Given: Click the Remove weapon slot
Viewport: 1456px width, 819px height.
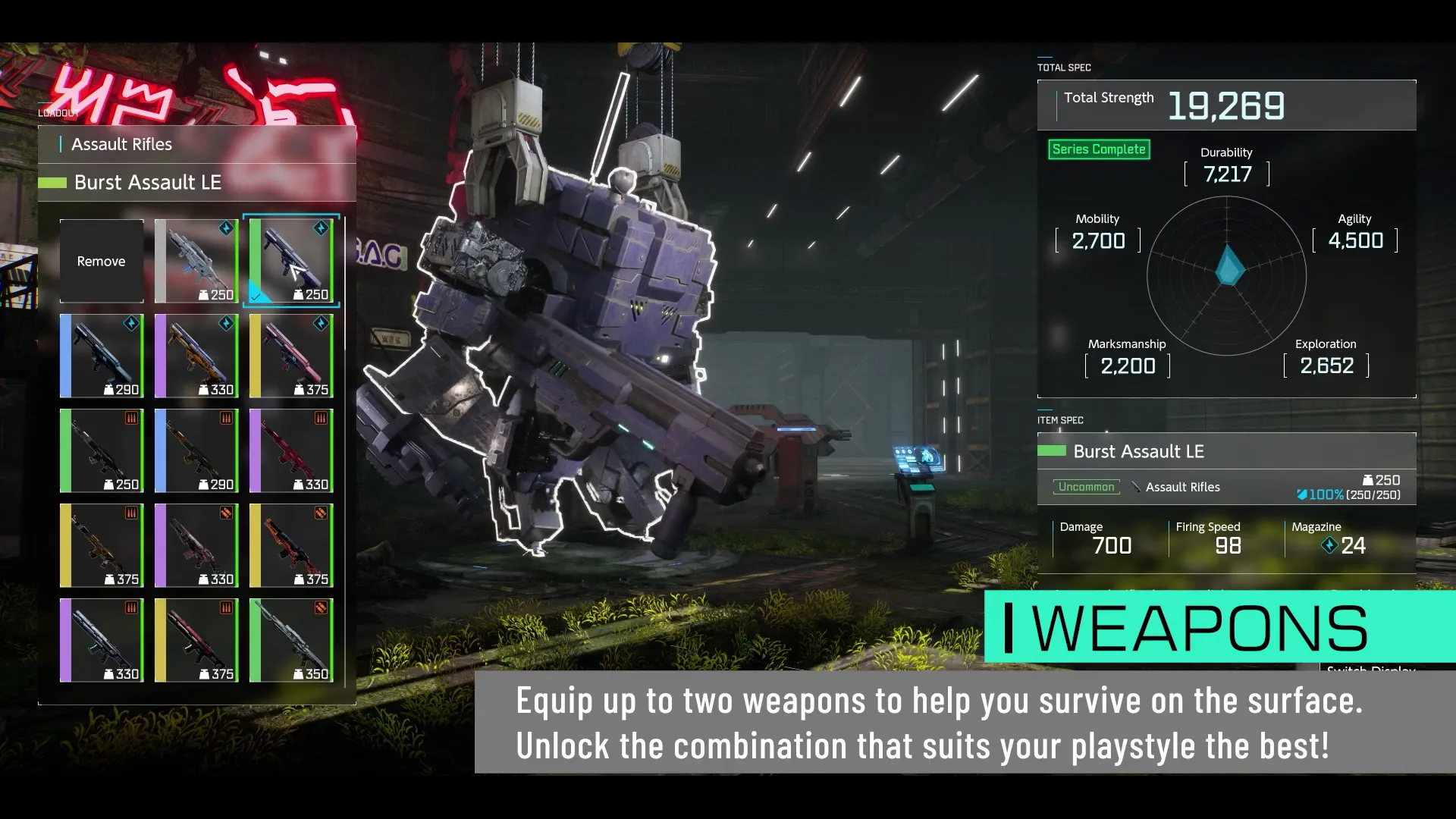Looking at the screenshot, I should tap(102, 261).
